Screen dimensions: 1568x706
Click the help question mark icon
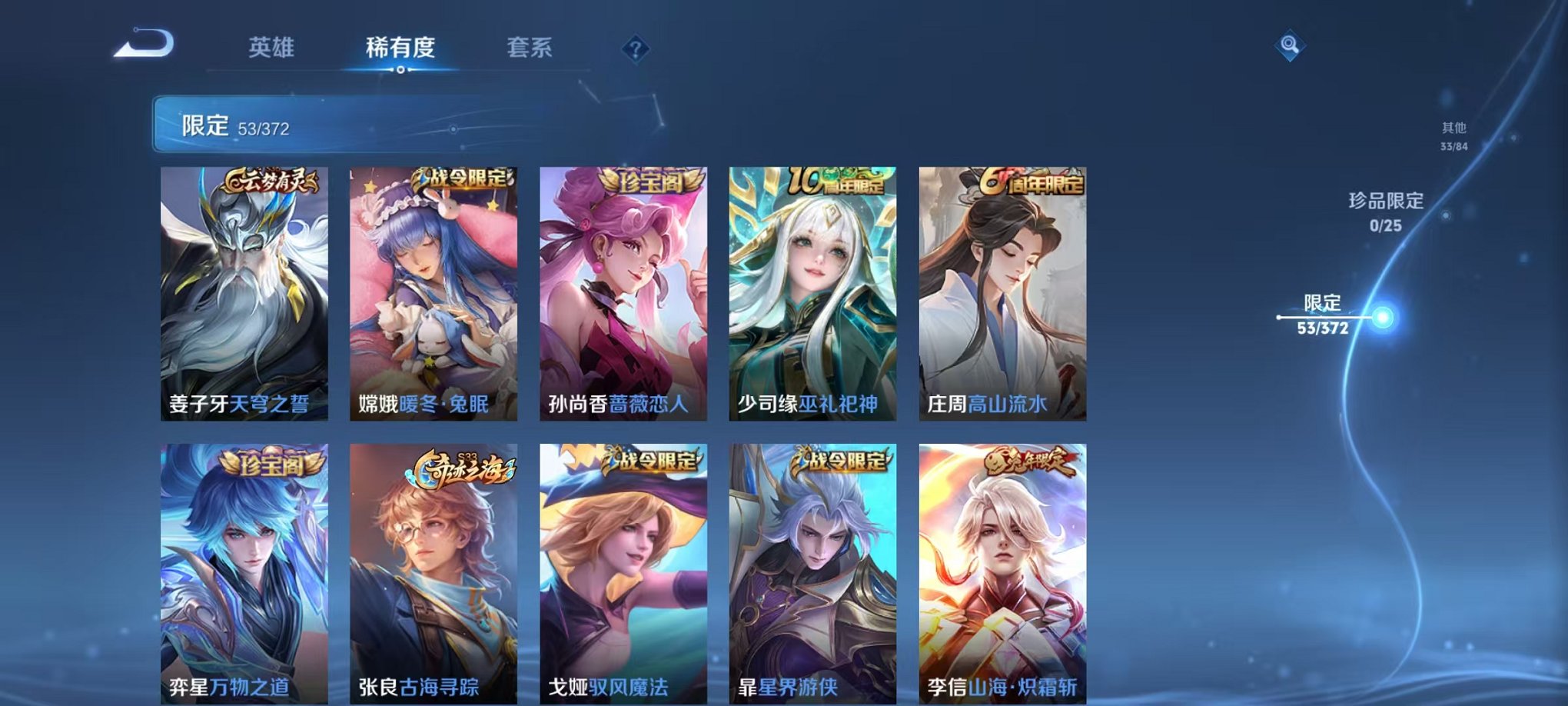click(633, 50)
